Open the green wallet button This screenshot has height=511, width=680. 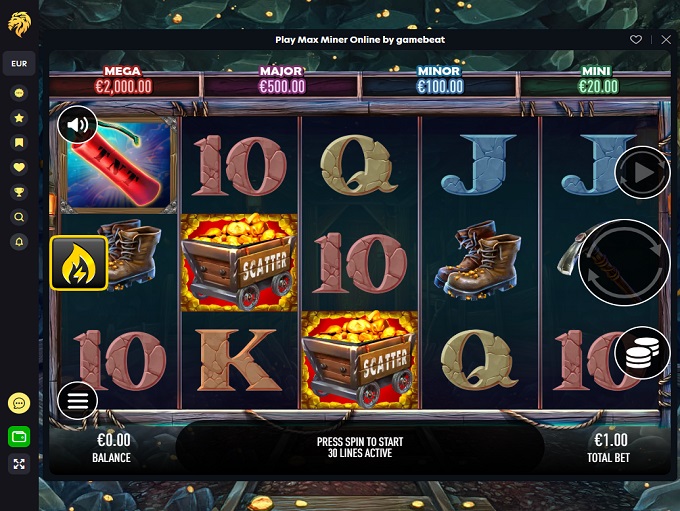coord(19,437)
